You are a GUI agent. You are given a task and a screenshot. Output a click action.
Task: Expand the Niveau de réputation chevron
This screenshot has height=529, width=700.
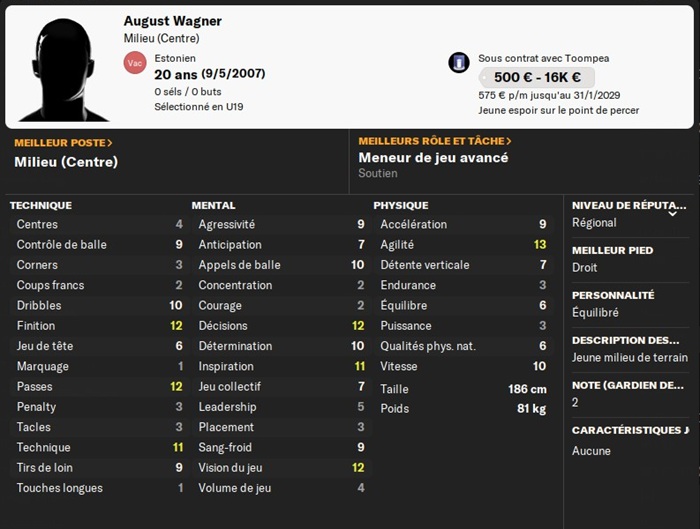click(673, 213)
